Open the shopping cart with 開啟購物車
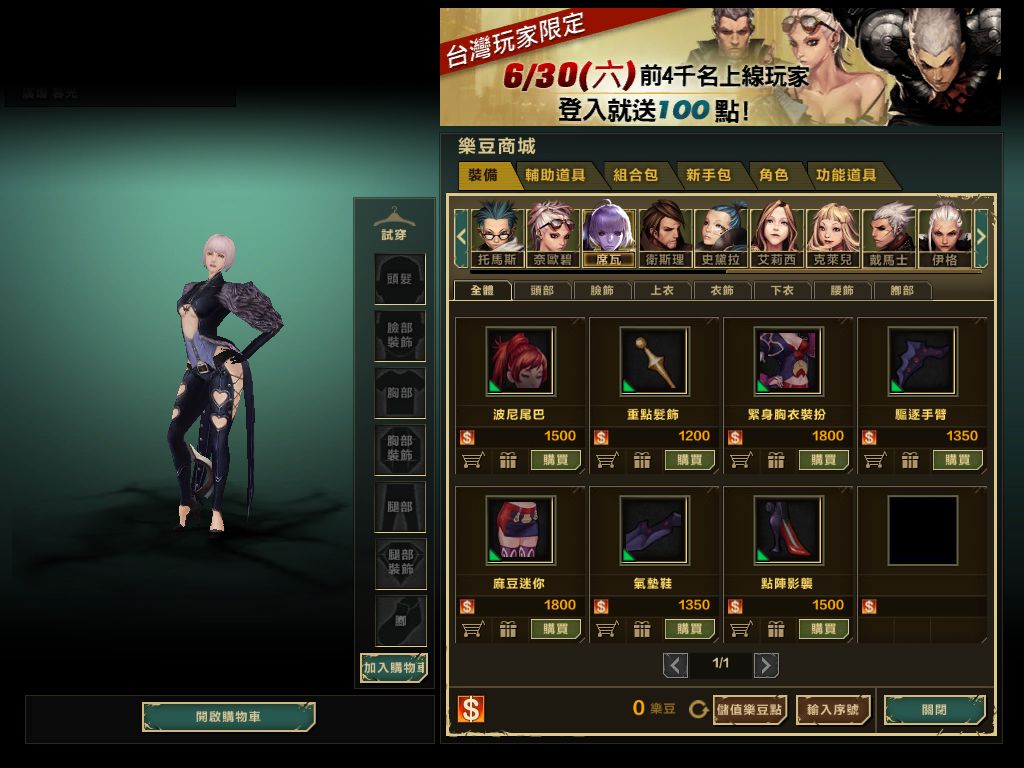 tap(228, 717)
